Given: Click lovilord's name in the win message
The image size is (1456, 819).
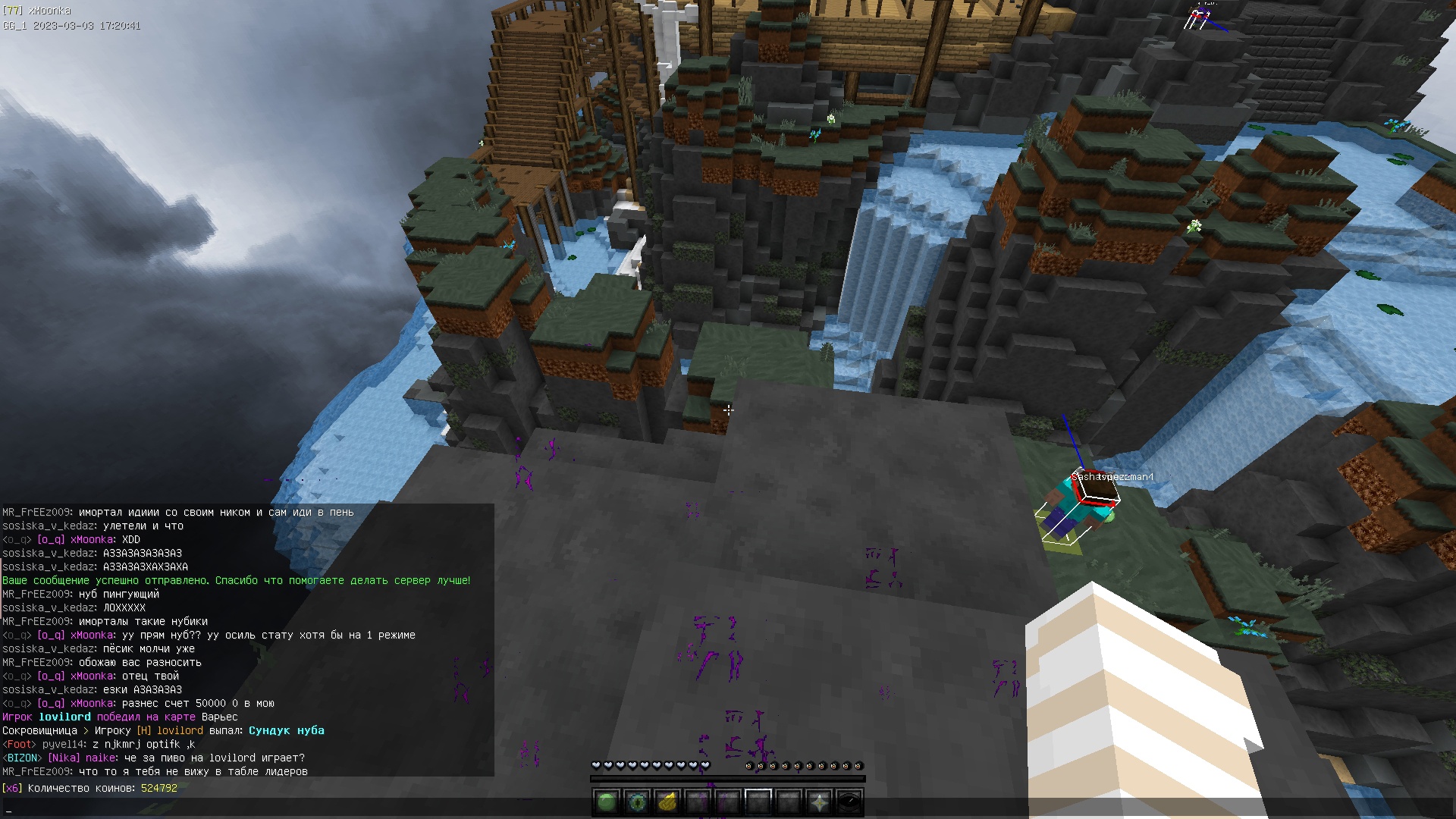Looking at the screenshot, I should [x=64, y=717].
